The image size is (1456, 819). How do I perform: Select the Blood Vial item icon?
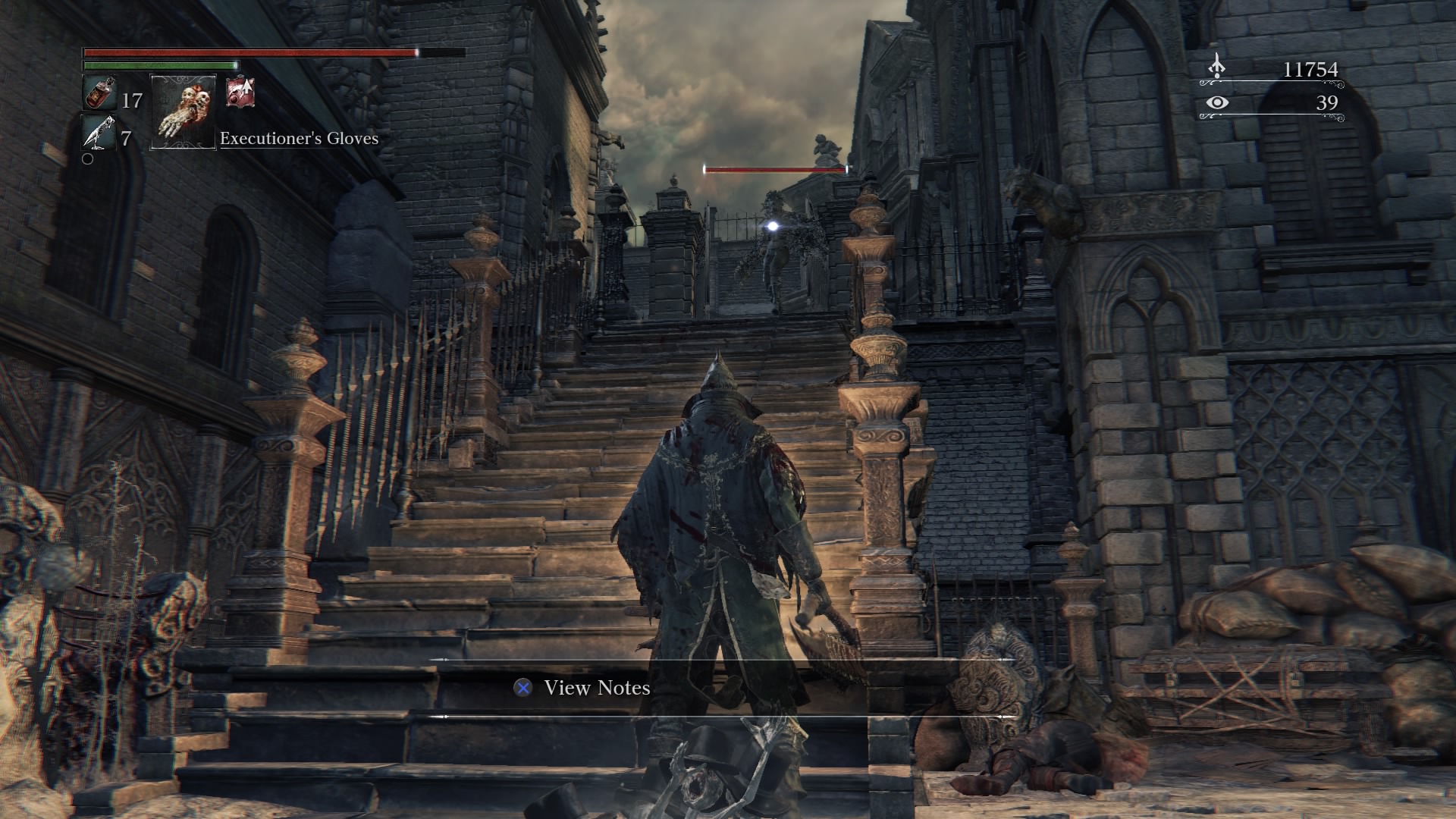(x=99, y=93)
